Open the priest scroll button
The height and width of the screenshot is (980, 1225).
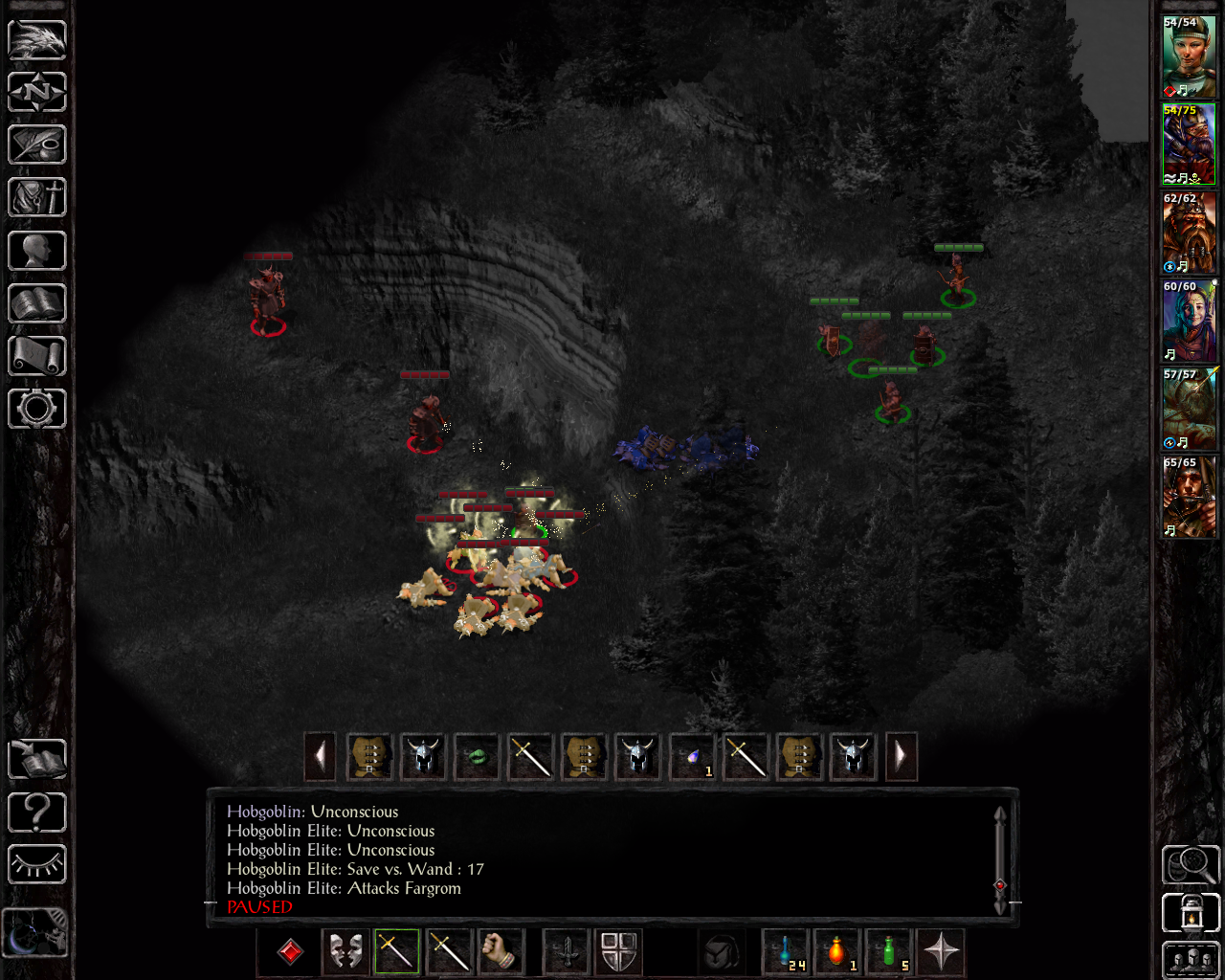(37, 356)
